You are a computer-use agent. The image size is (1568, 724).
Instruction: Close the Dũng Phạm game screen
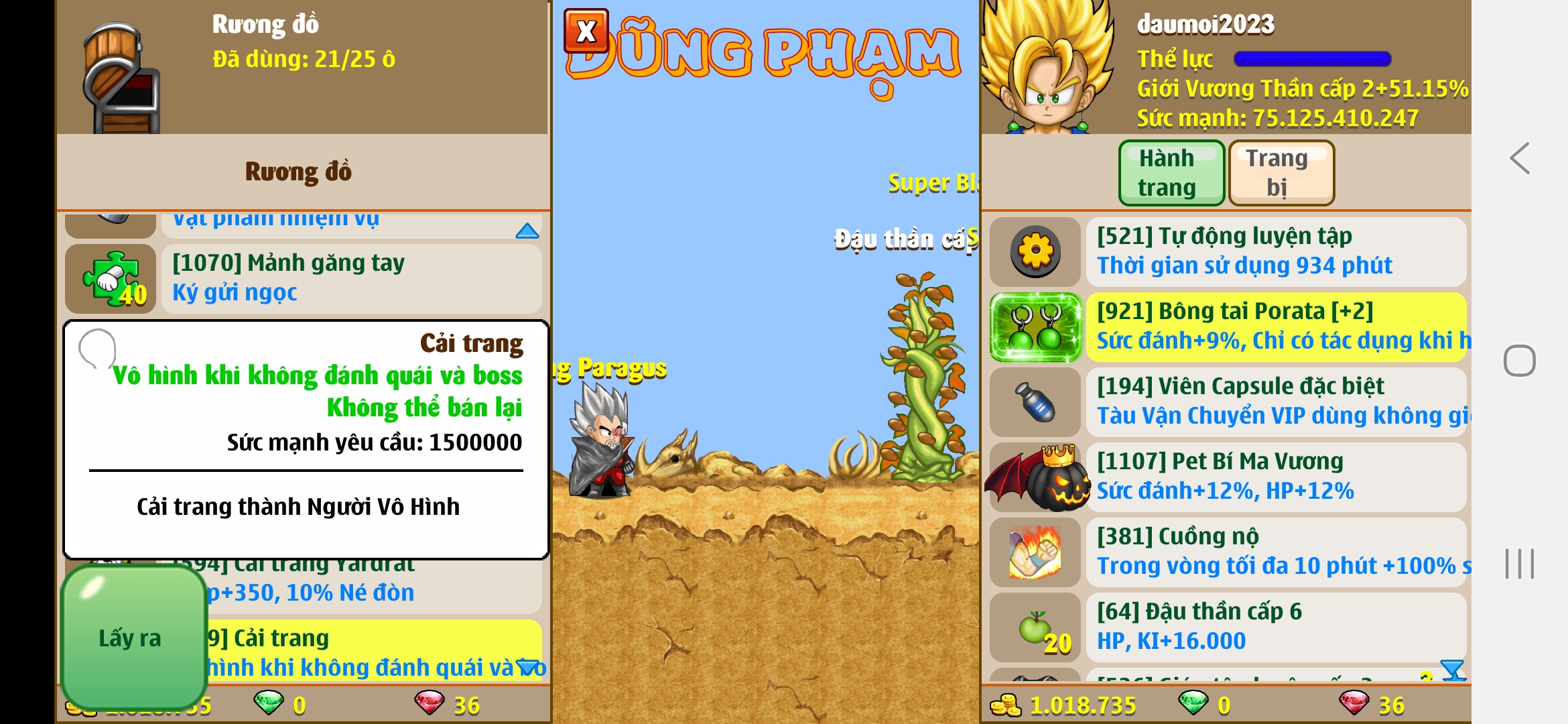(587, 31)
